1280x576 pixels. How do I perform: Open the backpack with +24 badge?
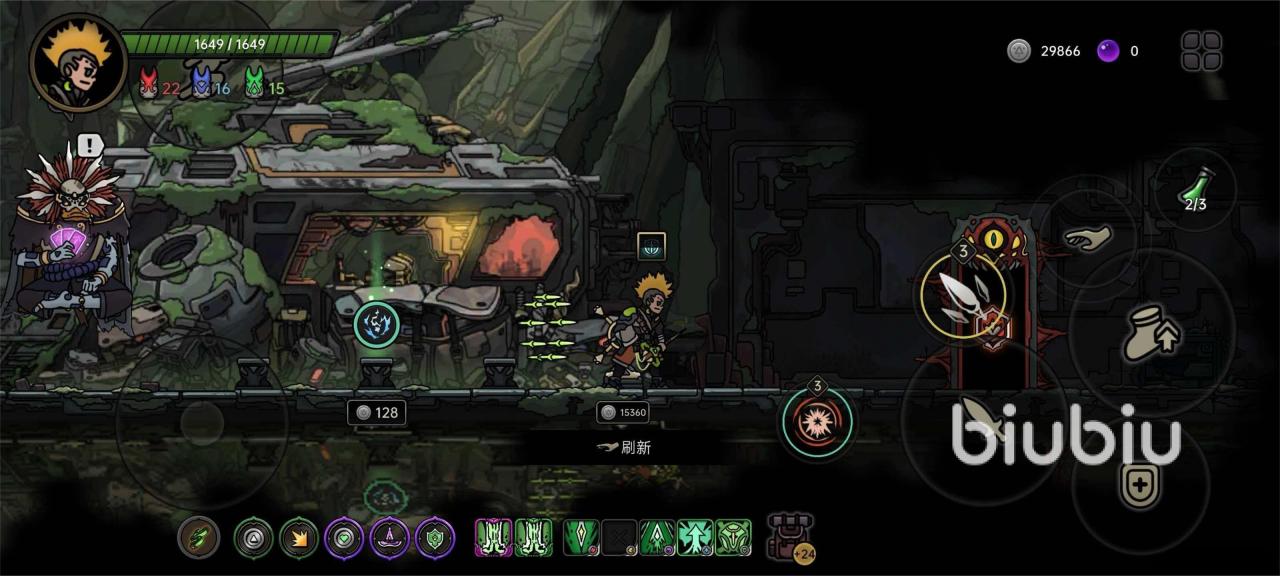coord(789,537)
